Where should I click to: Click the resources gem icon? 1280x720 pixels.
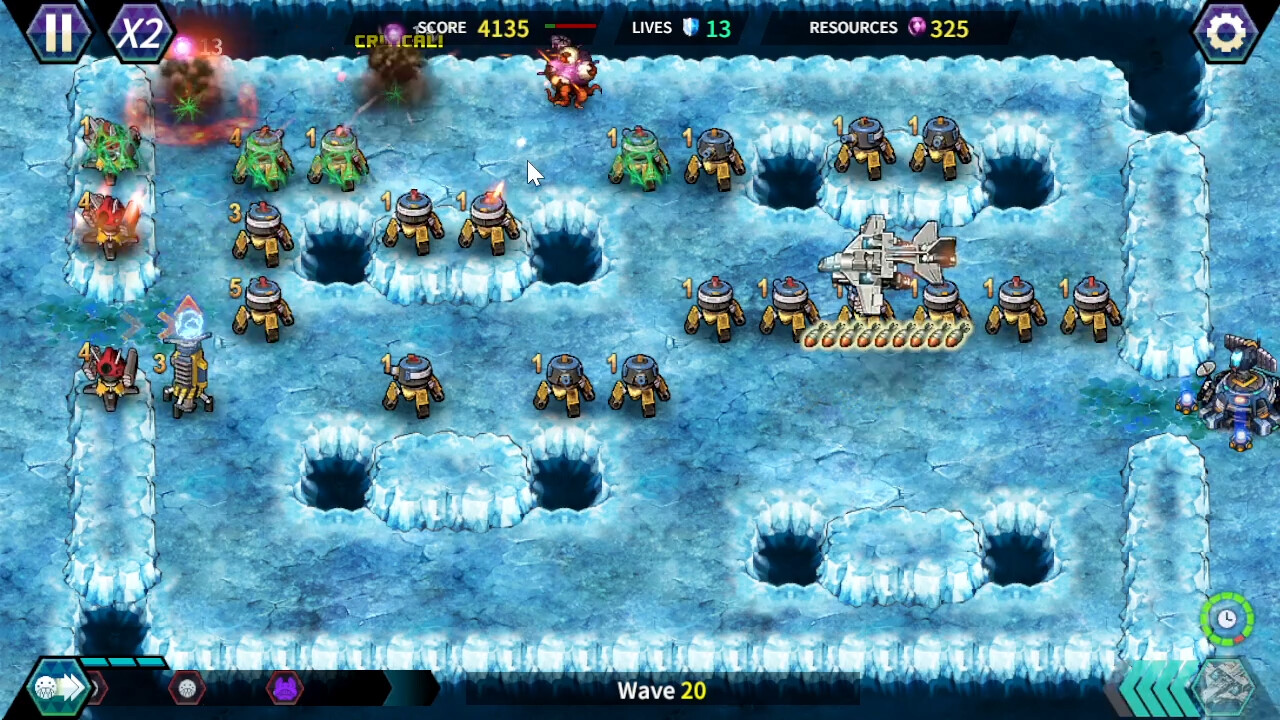[x=916, y=28]
